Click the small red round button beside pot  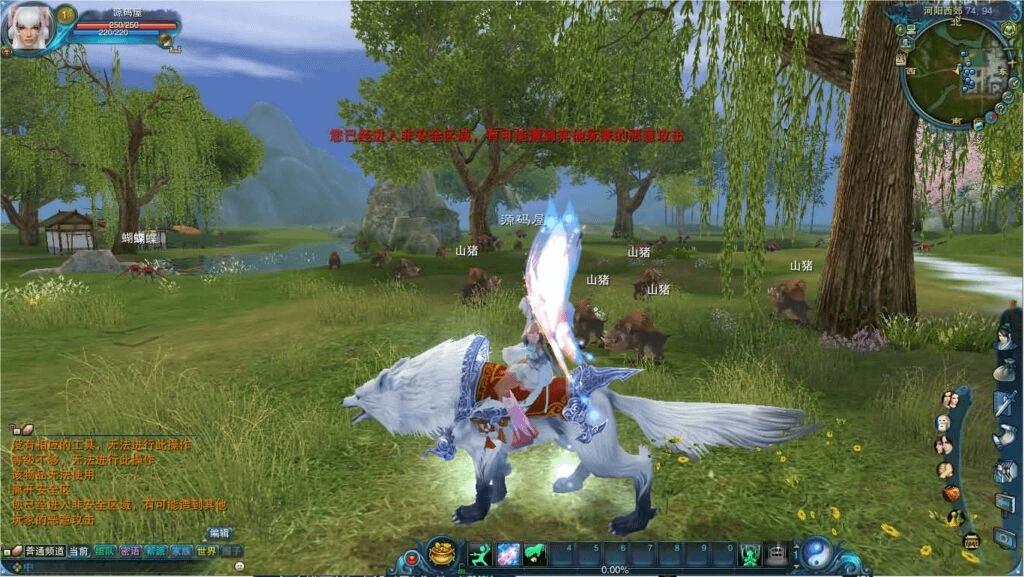pyautogui.click(x=411, y=557)
